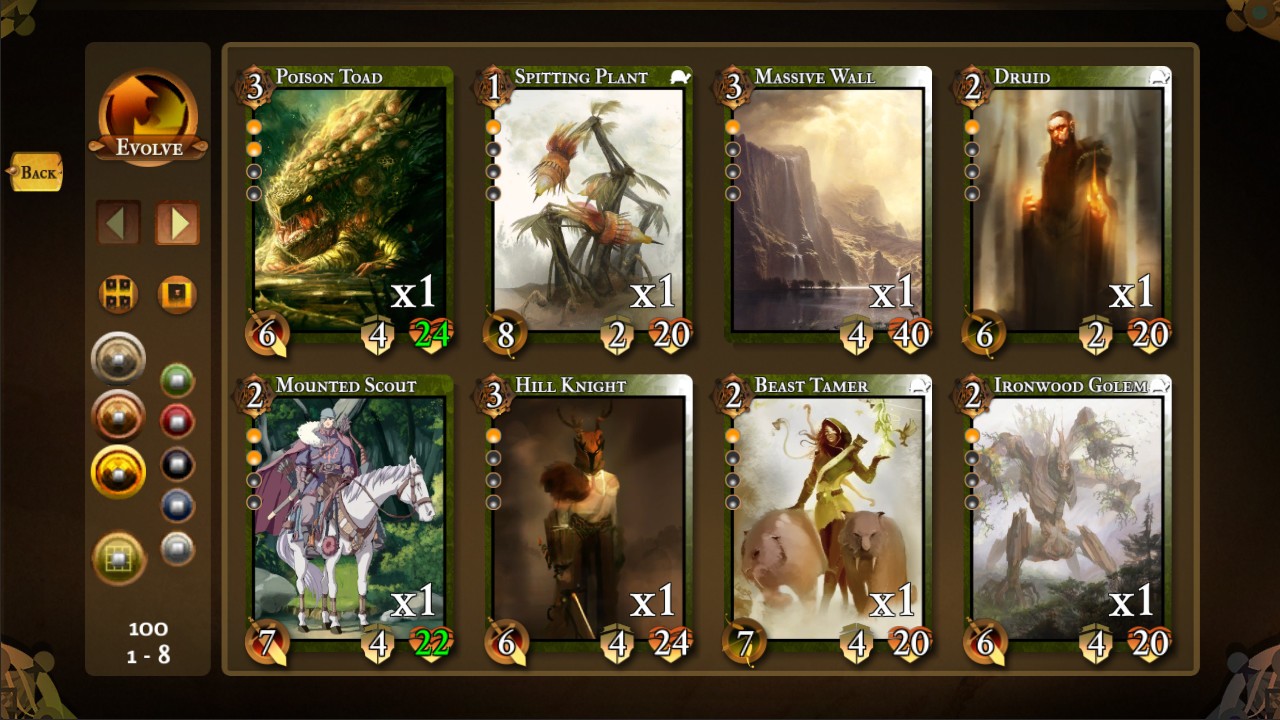This screenshot has height=720, width=1280.
Task: Toggle the silver rarity filter
Action: click(x=119, y=359)
